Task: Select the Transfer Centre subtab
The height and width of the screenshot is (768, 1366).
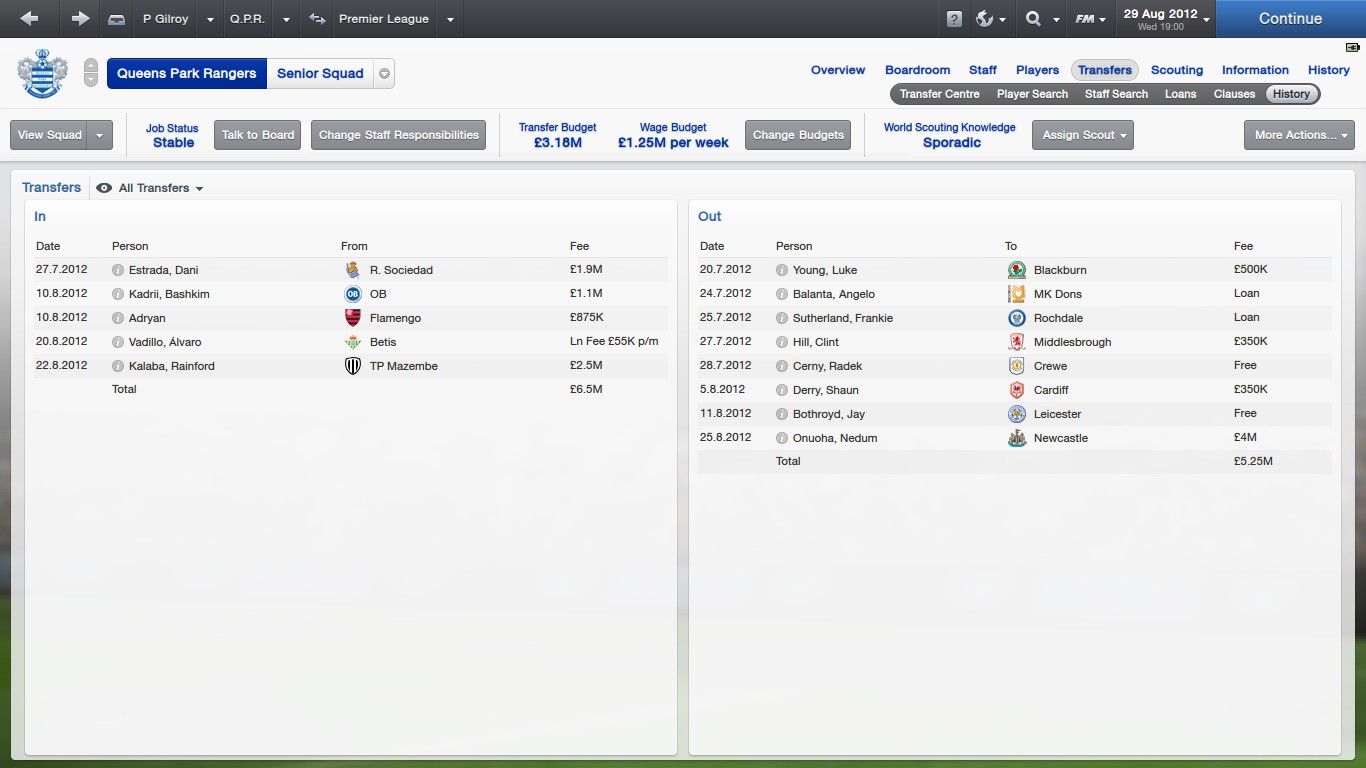Action: click(x=939, y=94)
